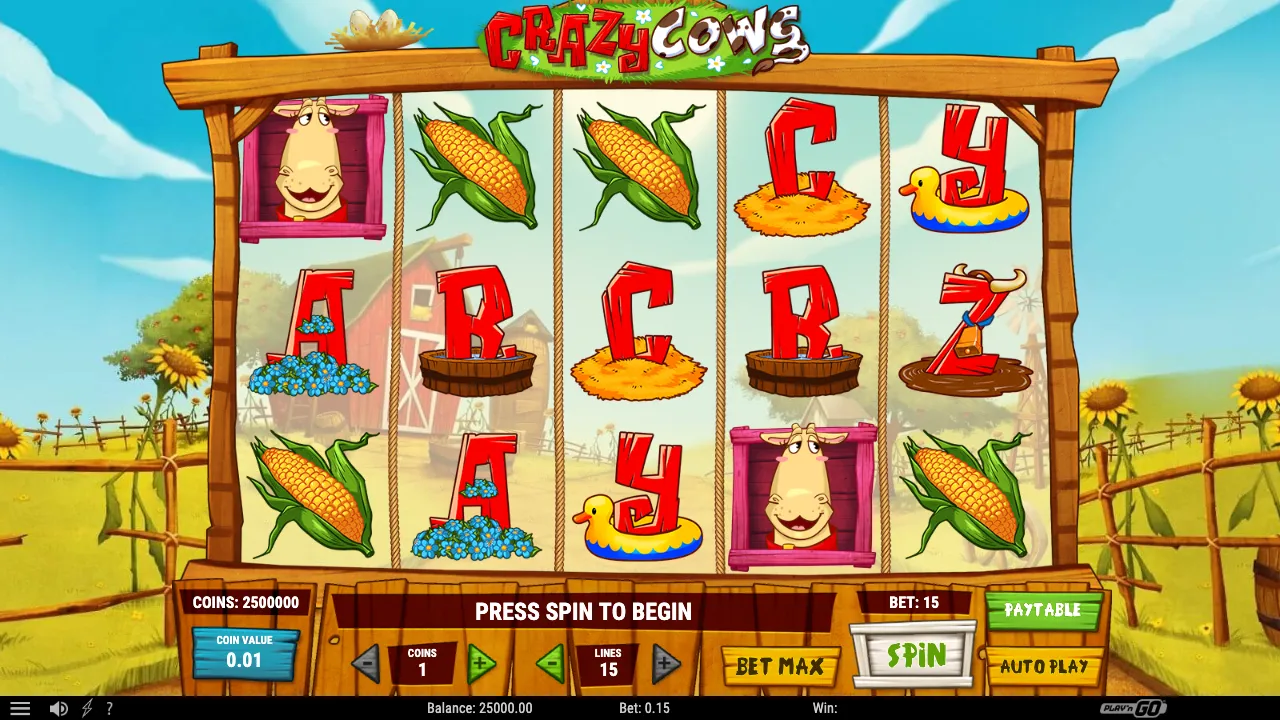The image size is (1280, 720).
Task: Decrease coins with the minus arrow
Action: pos(365,663)
